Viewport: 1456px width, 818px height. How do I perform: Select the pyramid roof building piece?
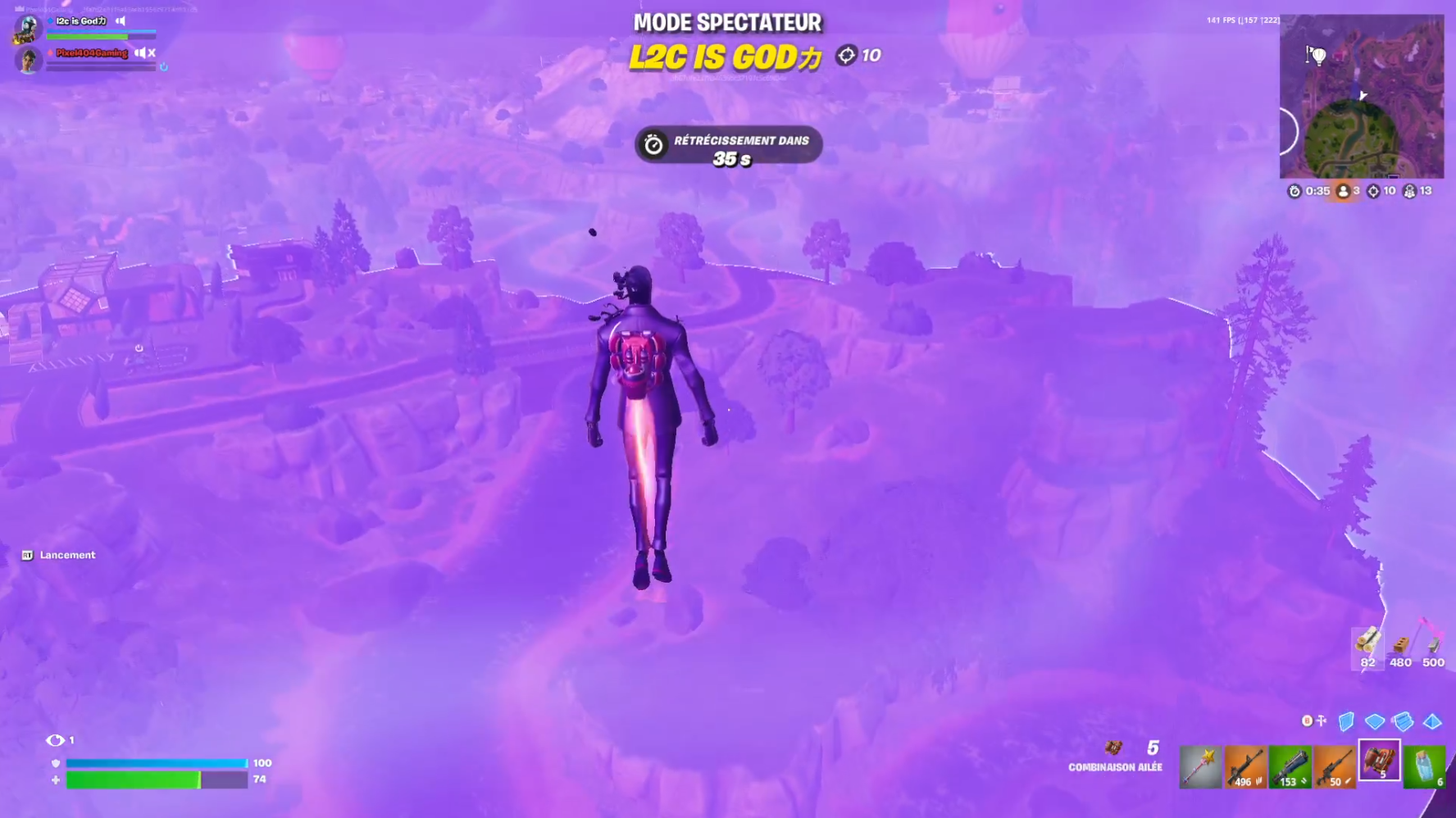(x=1432, y=721)
